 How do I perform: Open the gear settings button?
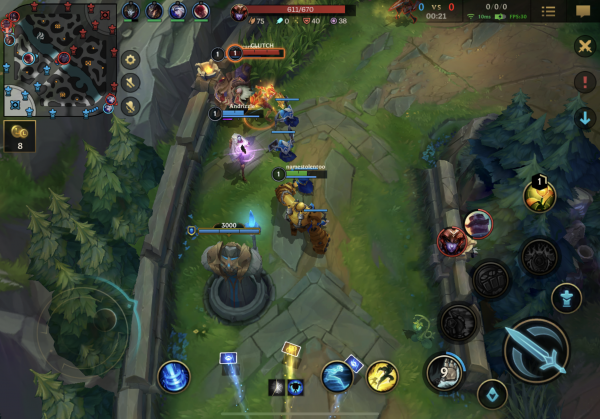(130, 58)
